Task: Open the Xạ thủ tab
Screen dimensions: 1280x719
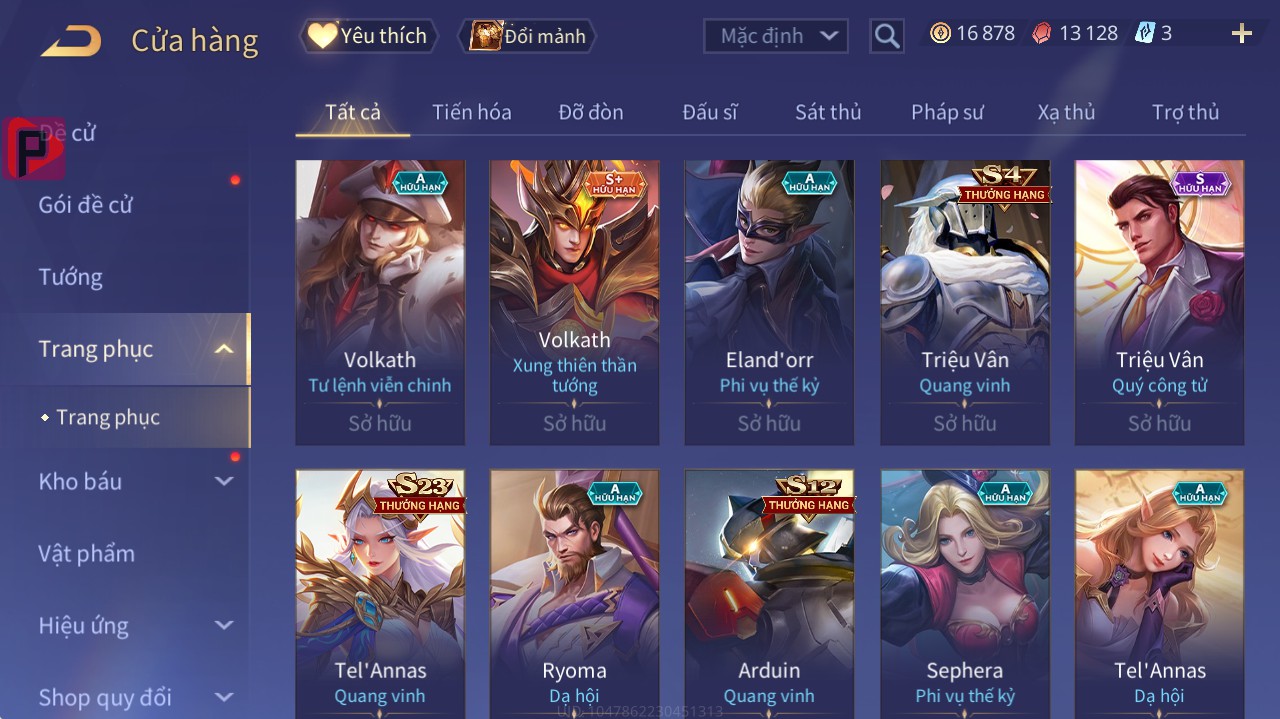Action: (1066, 112)
